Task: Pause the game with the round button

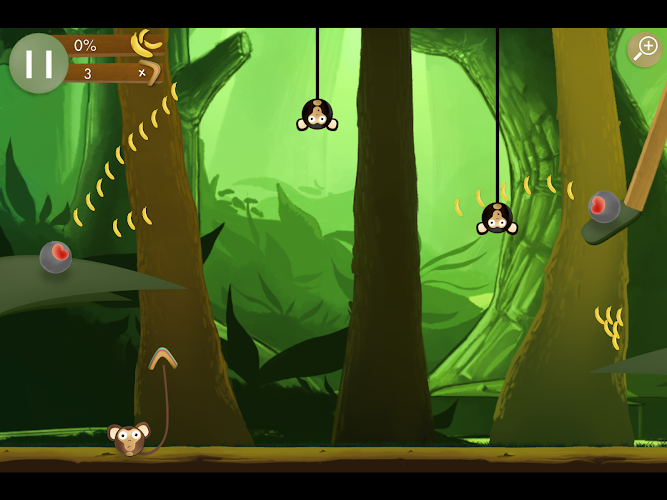Action: coord(39,63)
